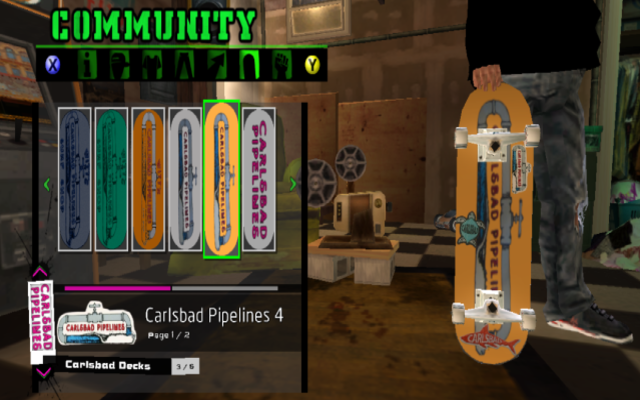Choose the green Carlsbad Pipelines deck

coord(110,180)
